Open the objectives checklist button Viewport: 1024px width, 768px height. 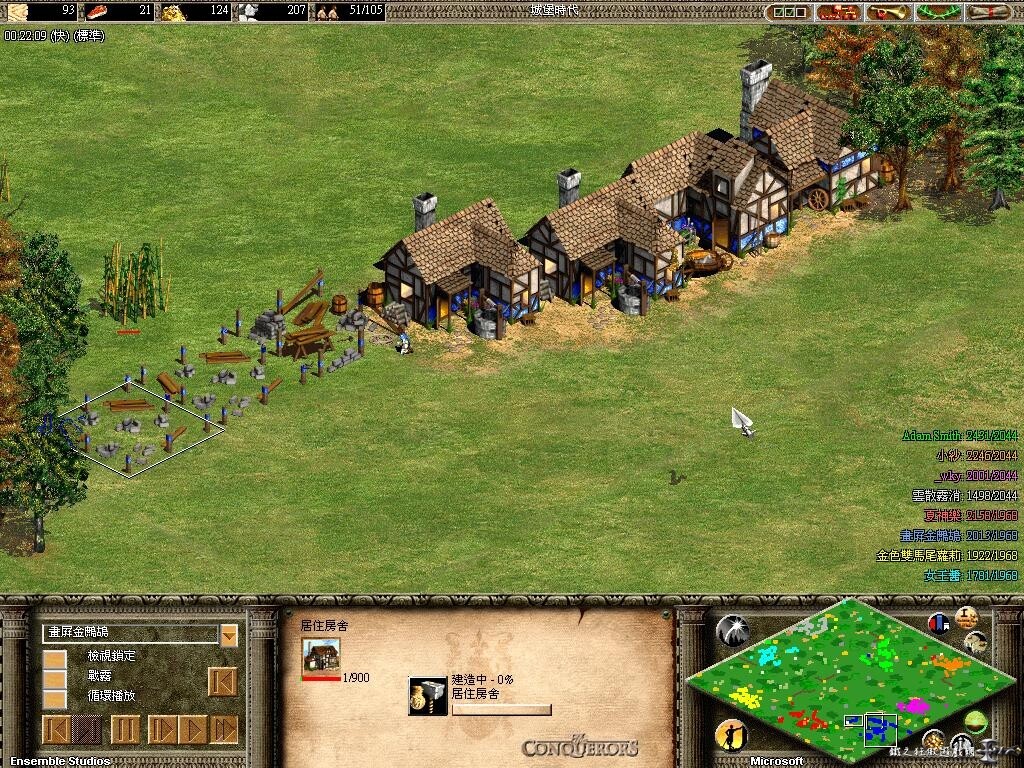788,12
